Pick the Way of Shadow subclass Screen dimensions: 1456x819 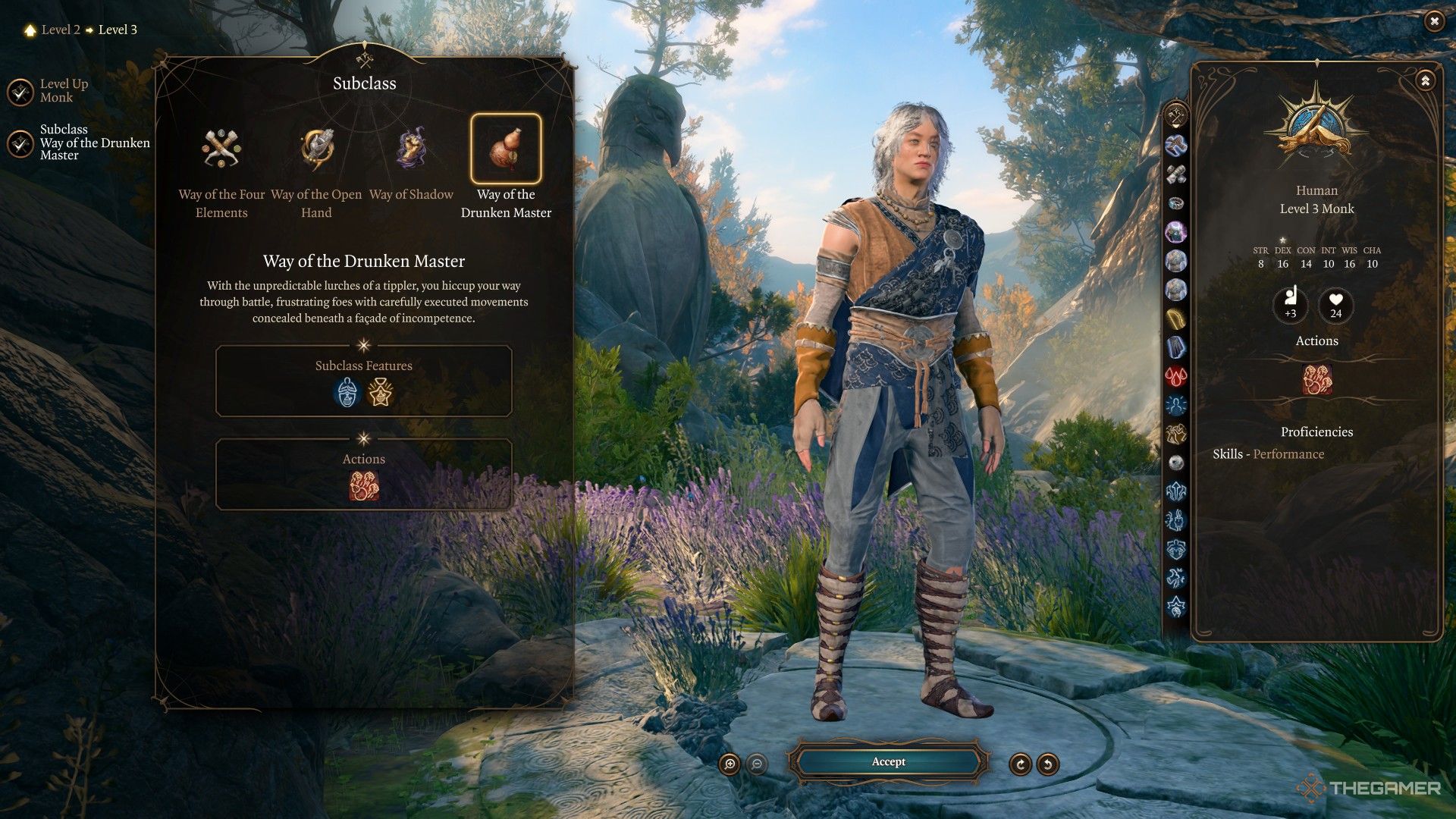click(x=411, y=149)
